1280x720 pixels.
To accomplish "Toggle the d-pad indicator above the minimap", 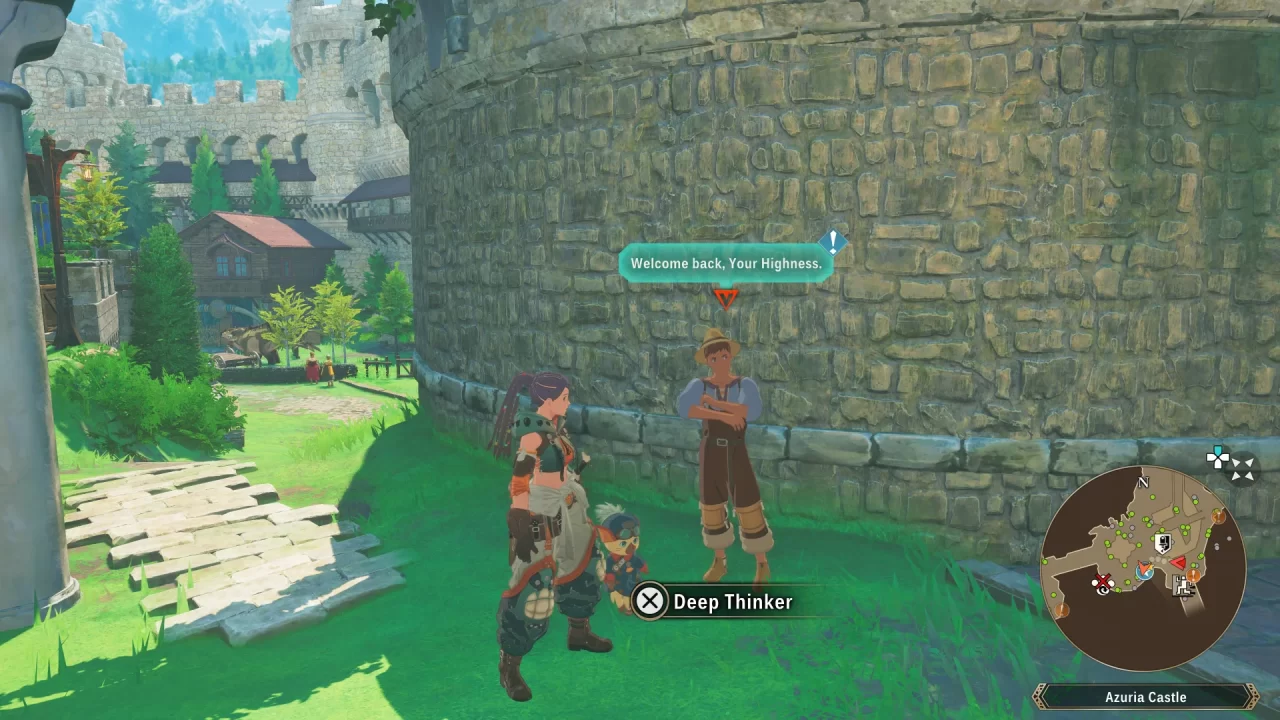I will click(x=1218, y=456).
